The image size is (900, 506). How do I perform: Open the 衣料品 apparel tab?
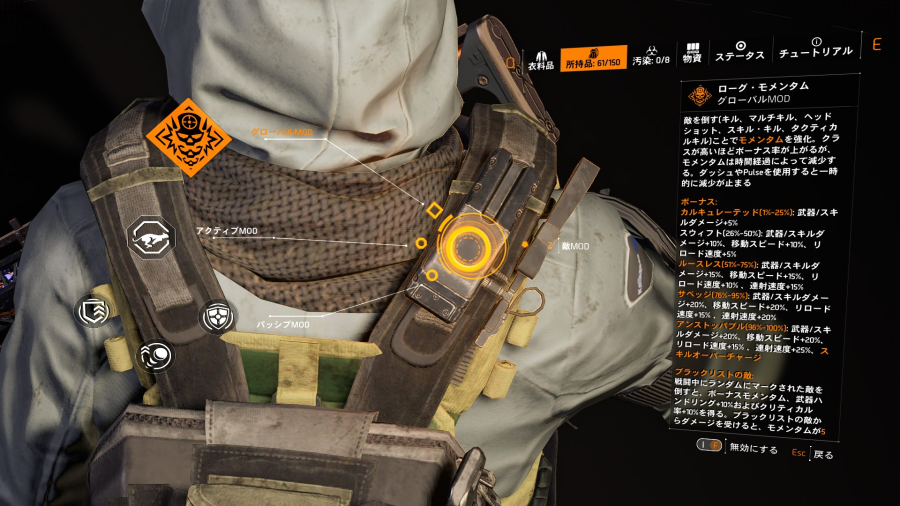(540, 57)
